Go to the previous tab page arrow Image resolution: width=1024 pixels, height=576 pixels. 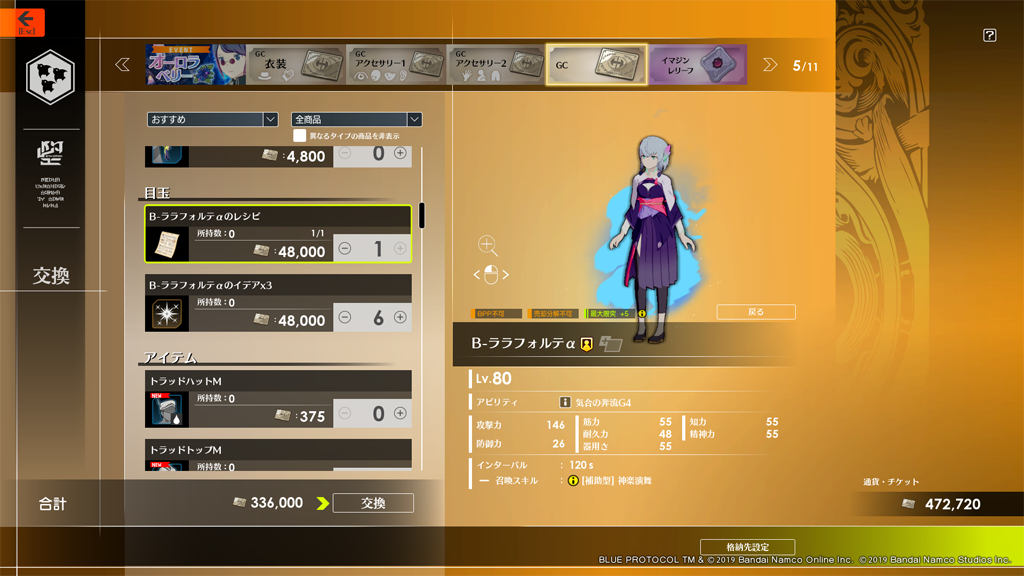[x=123, y=65]
